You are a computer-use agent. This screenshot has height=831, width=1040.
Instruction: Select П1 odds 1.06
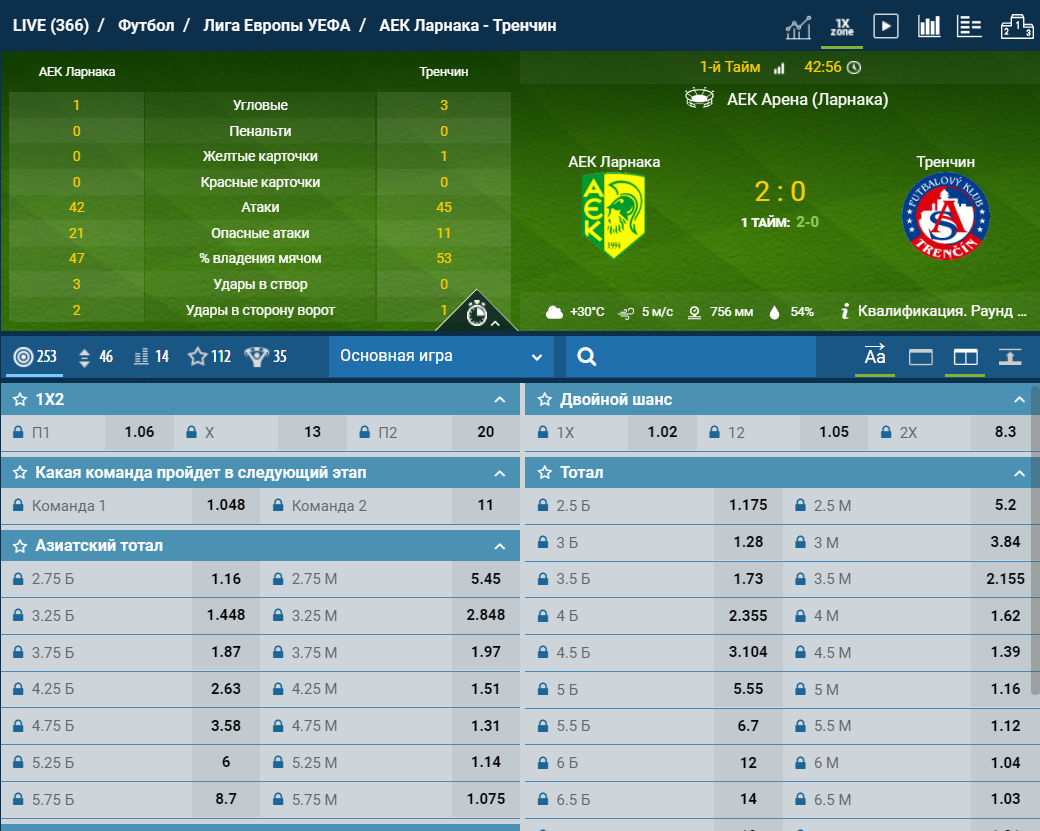(139, 432)
